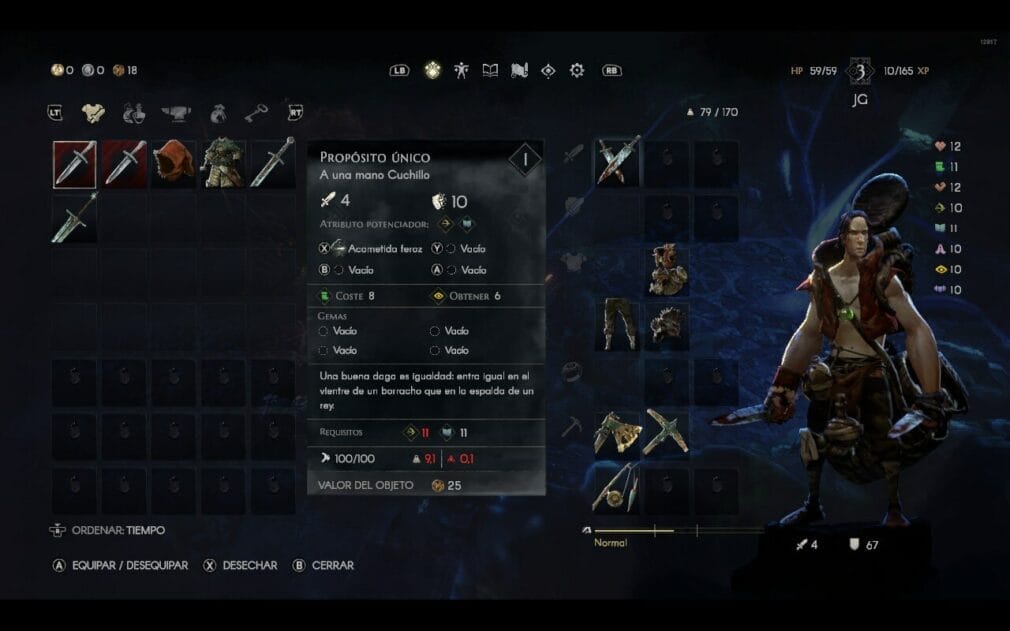This screenshot has width=1010, height=631.
Task: Open the map tab
Action: [x=519, y=70]
